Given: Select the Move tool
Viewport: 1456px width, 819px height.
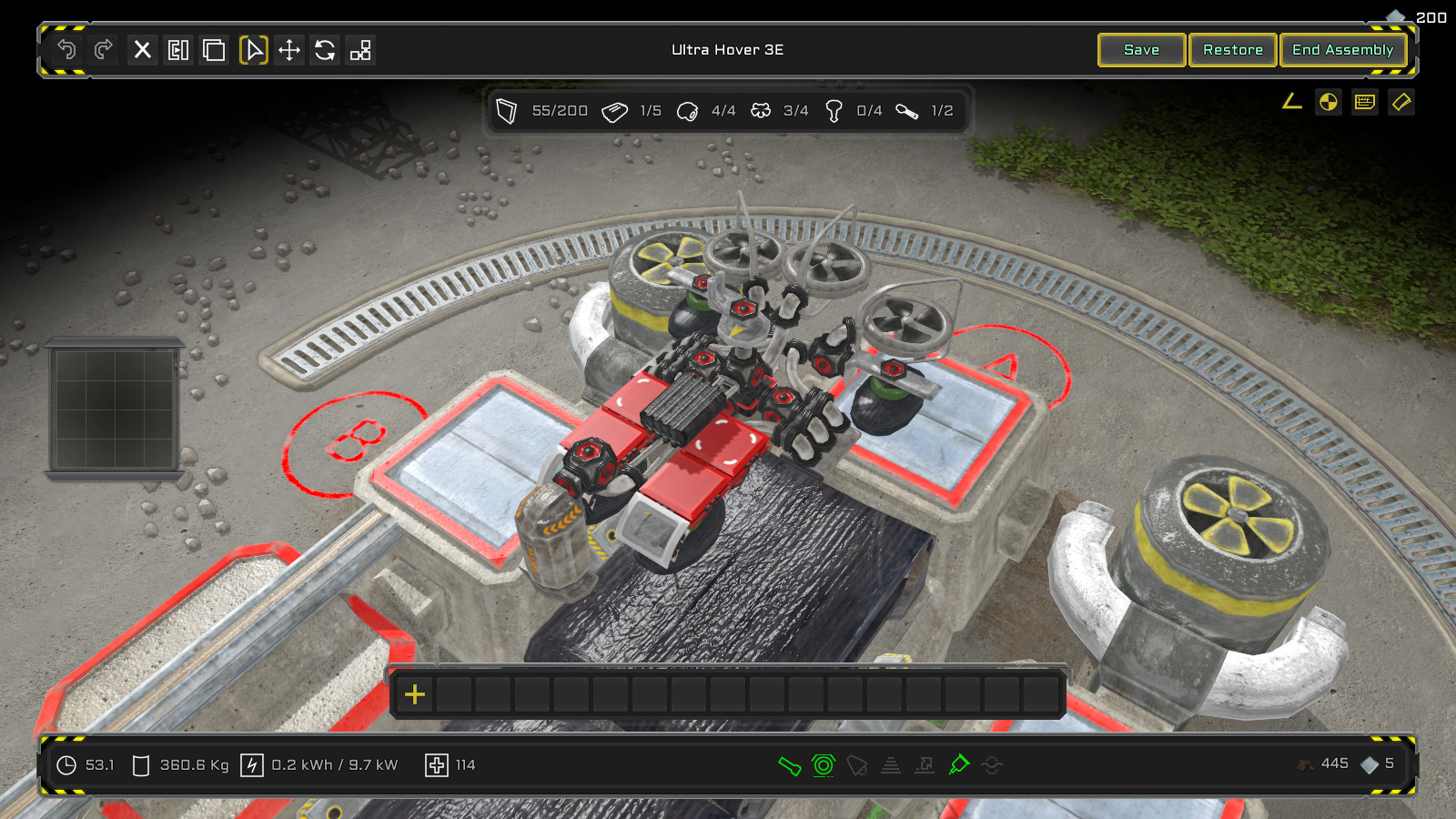Looking at the screenshot, I should coord(289,51).
